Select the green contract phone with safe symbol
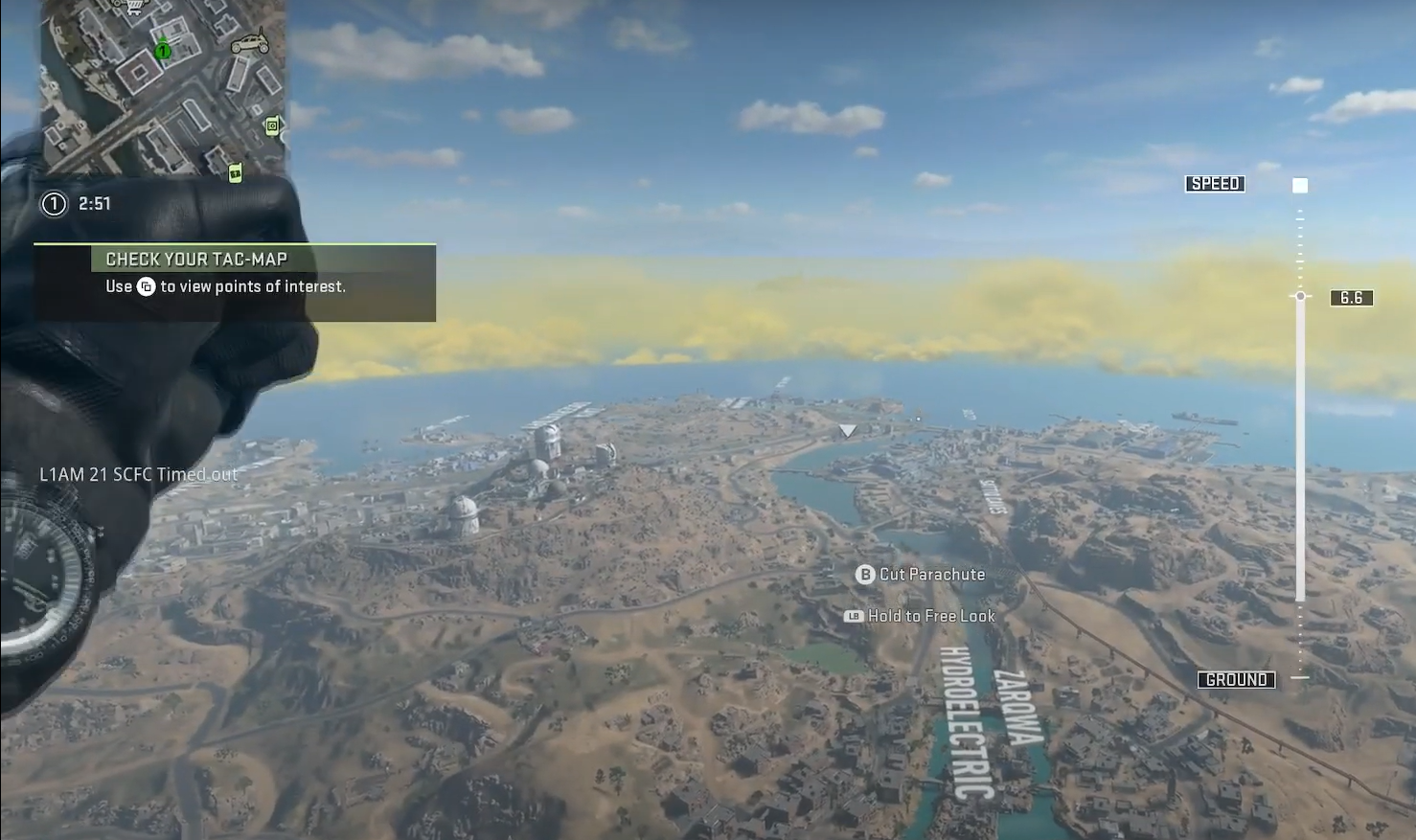Image resolution: width=1416 pixels, height=840 pixels. pyautogui.click(x=272, y=125)
